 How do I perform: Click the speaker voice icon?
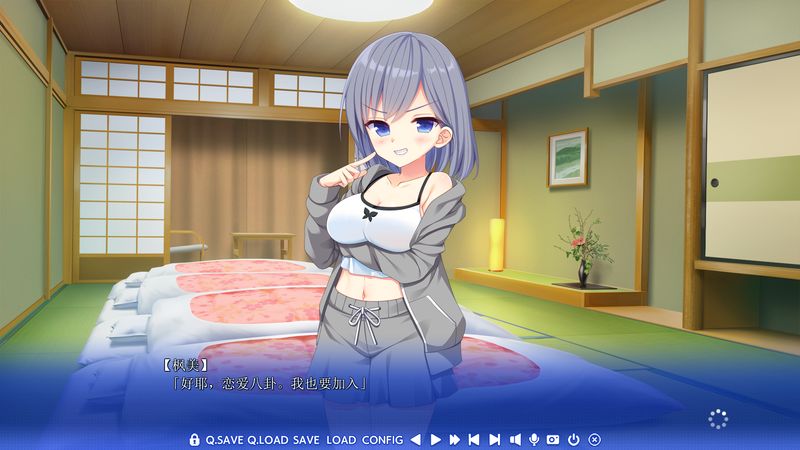pyautogui.click(x=514, y=439)
